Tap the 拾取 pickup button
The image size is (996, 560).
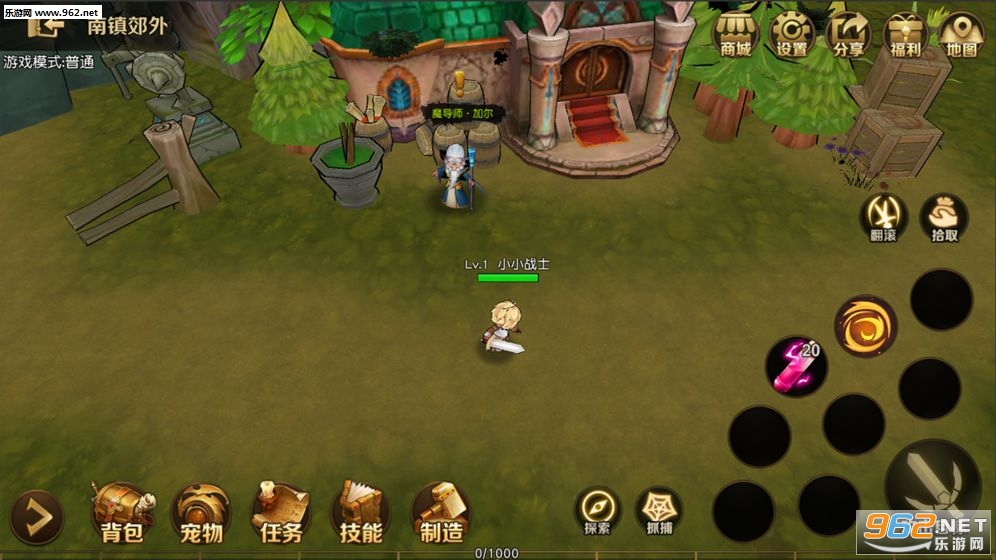click(x=944, y=217)
